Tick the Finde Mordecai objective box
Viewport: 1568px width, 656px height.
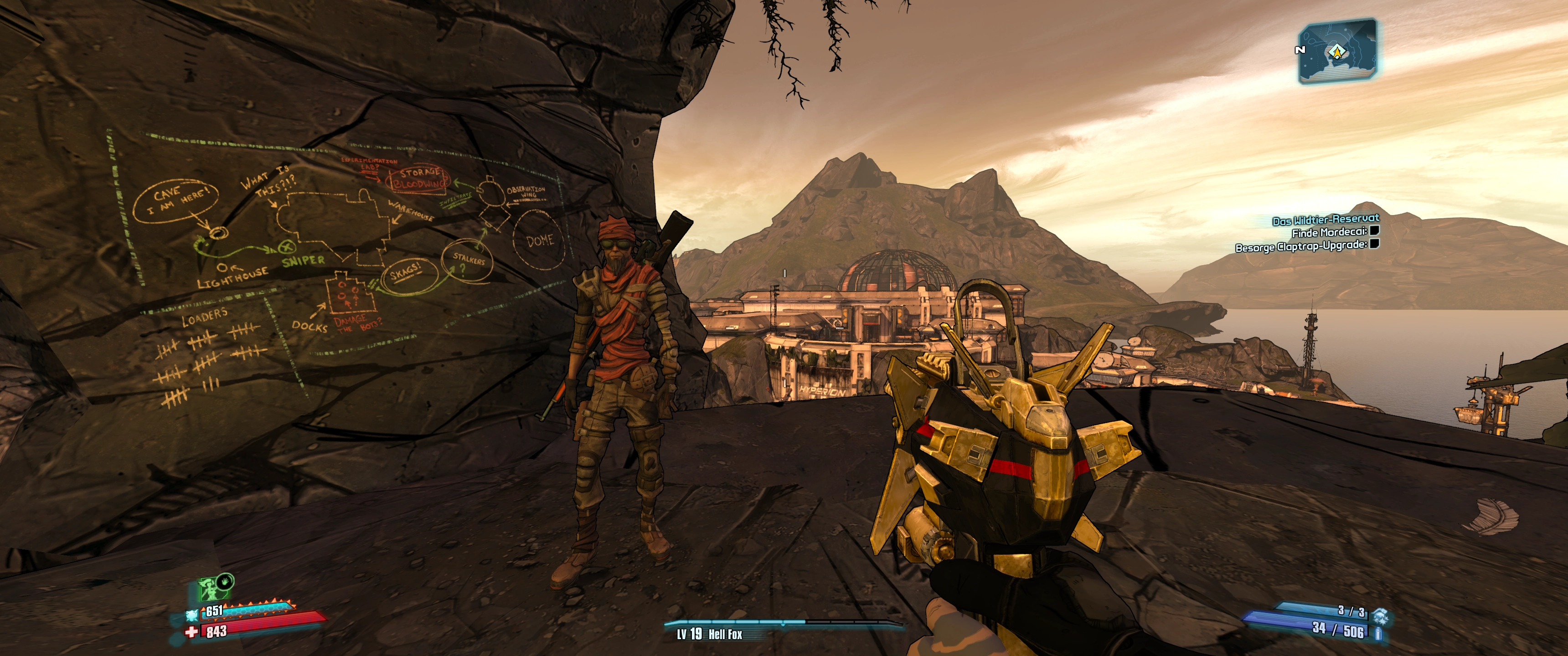click(x=1374, y=231)
